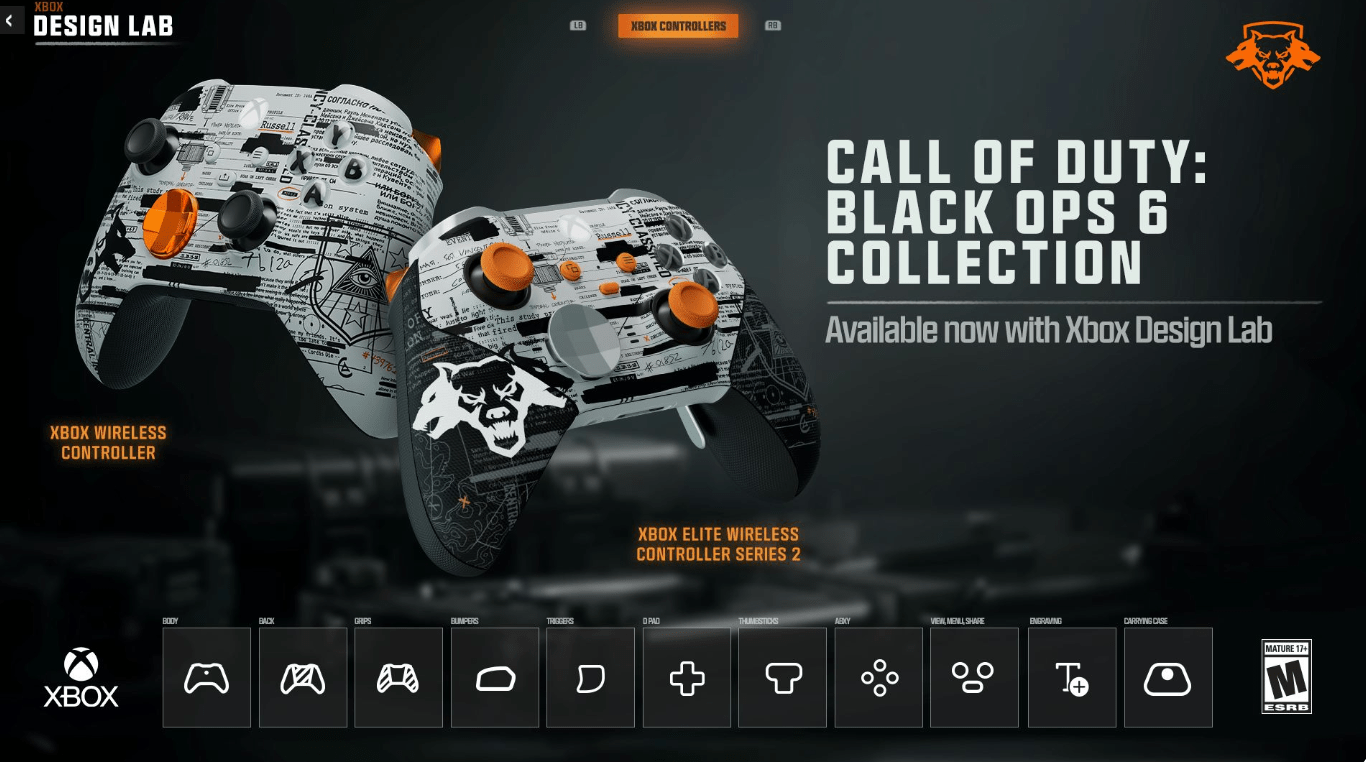Select the View, Menu, Share customization icon
The image size is (1366, 762).
tap(974, 677)
